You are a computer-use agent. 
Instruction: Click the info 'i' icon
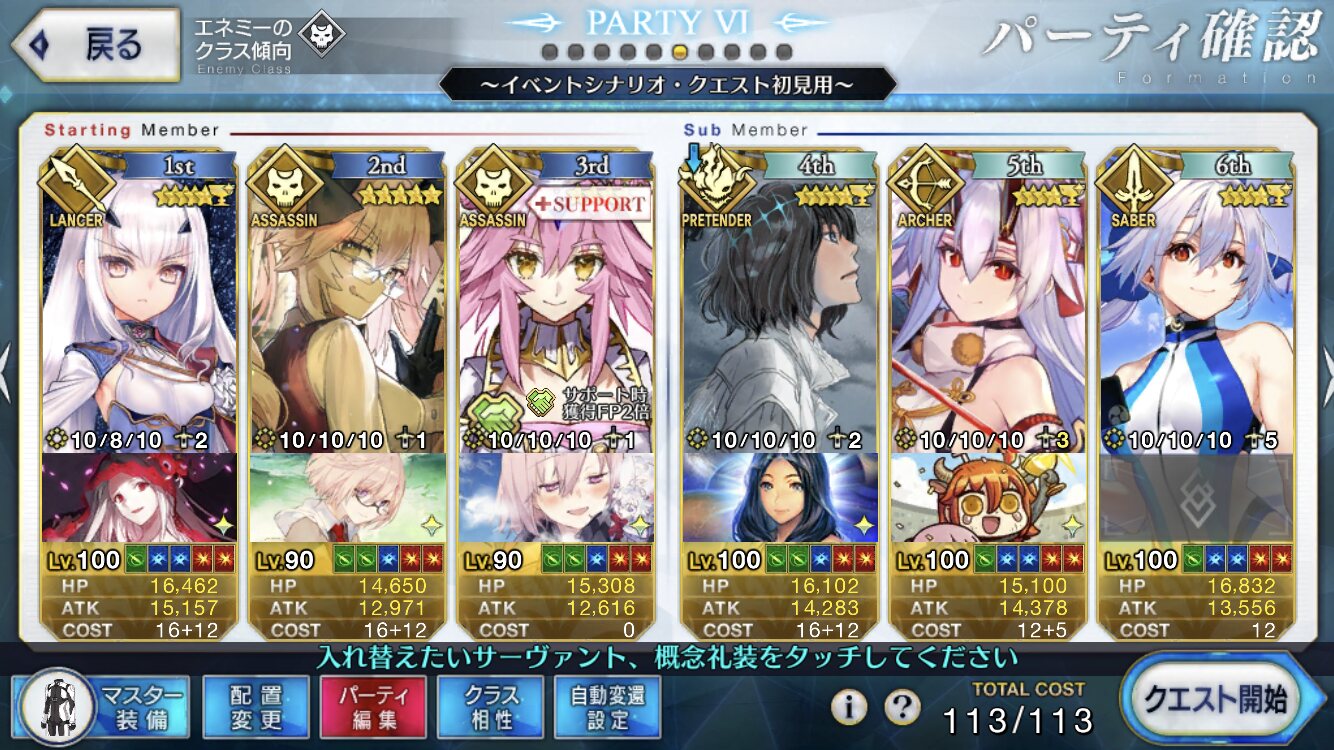(848, 707)
